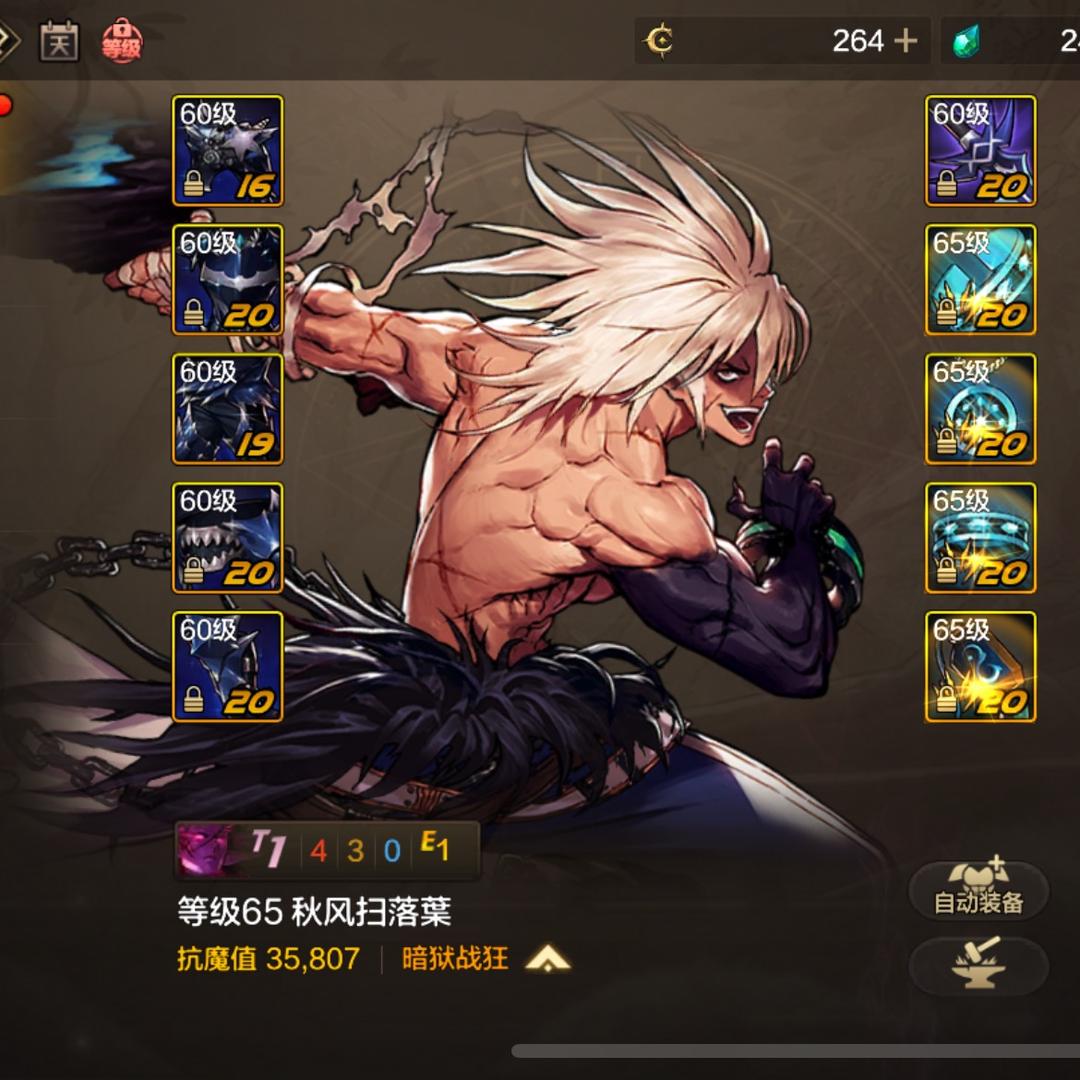Open the level 60 helmet equipment slot

pos(228,280)
